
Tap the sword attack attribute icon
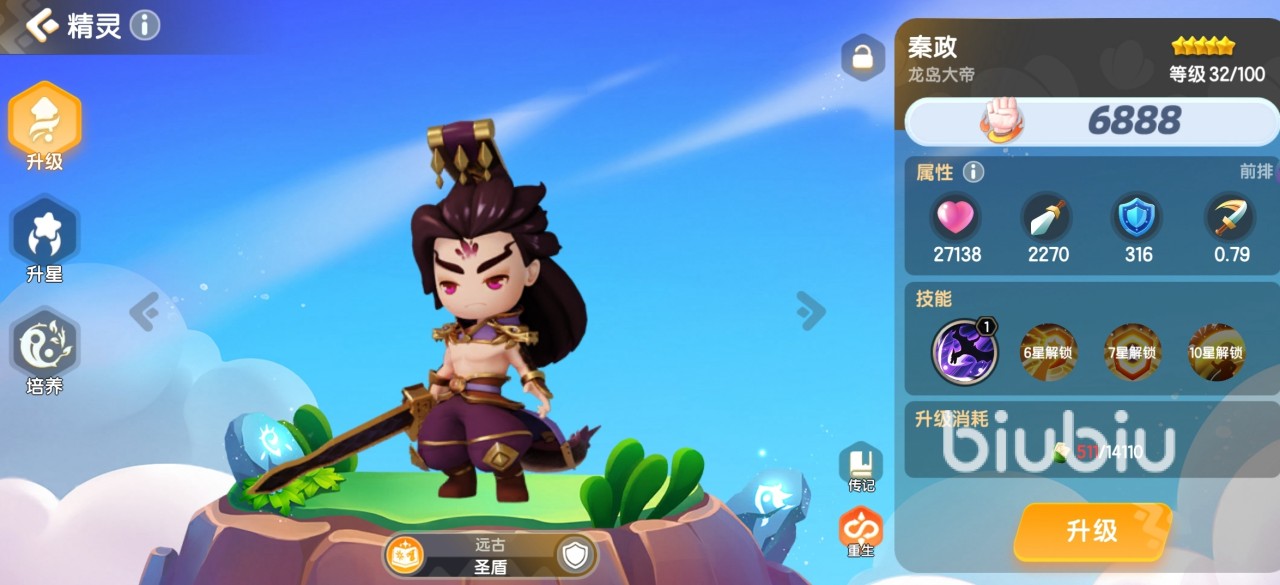pyautogui.click(x=1047, y=216)
